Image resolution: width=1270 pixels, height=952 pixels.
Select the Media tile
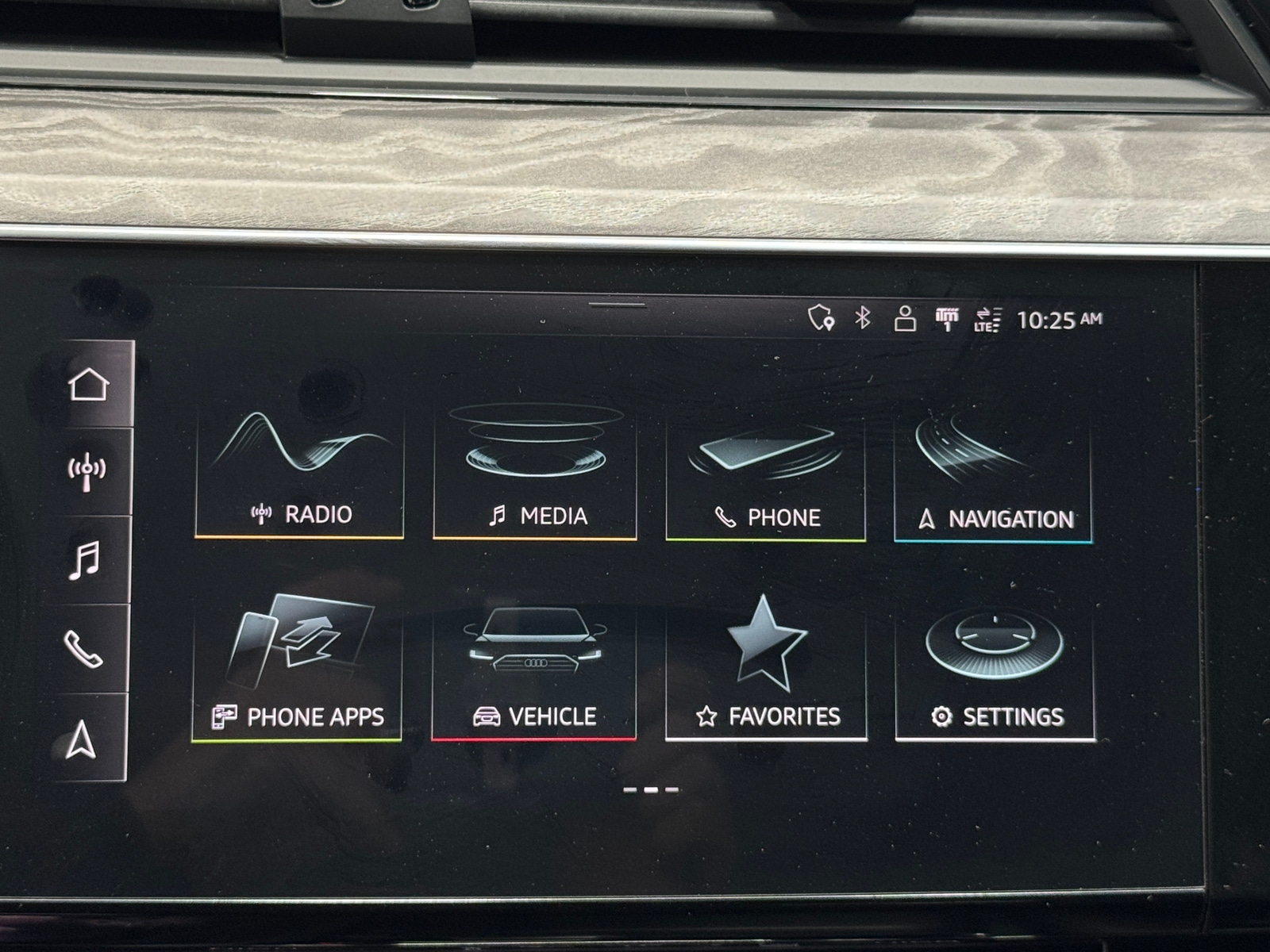[535, 474]
